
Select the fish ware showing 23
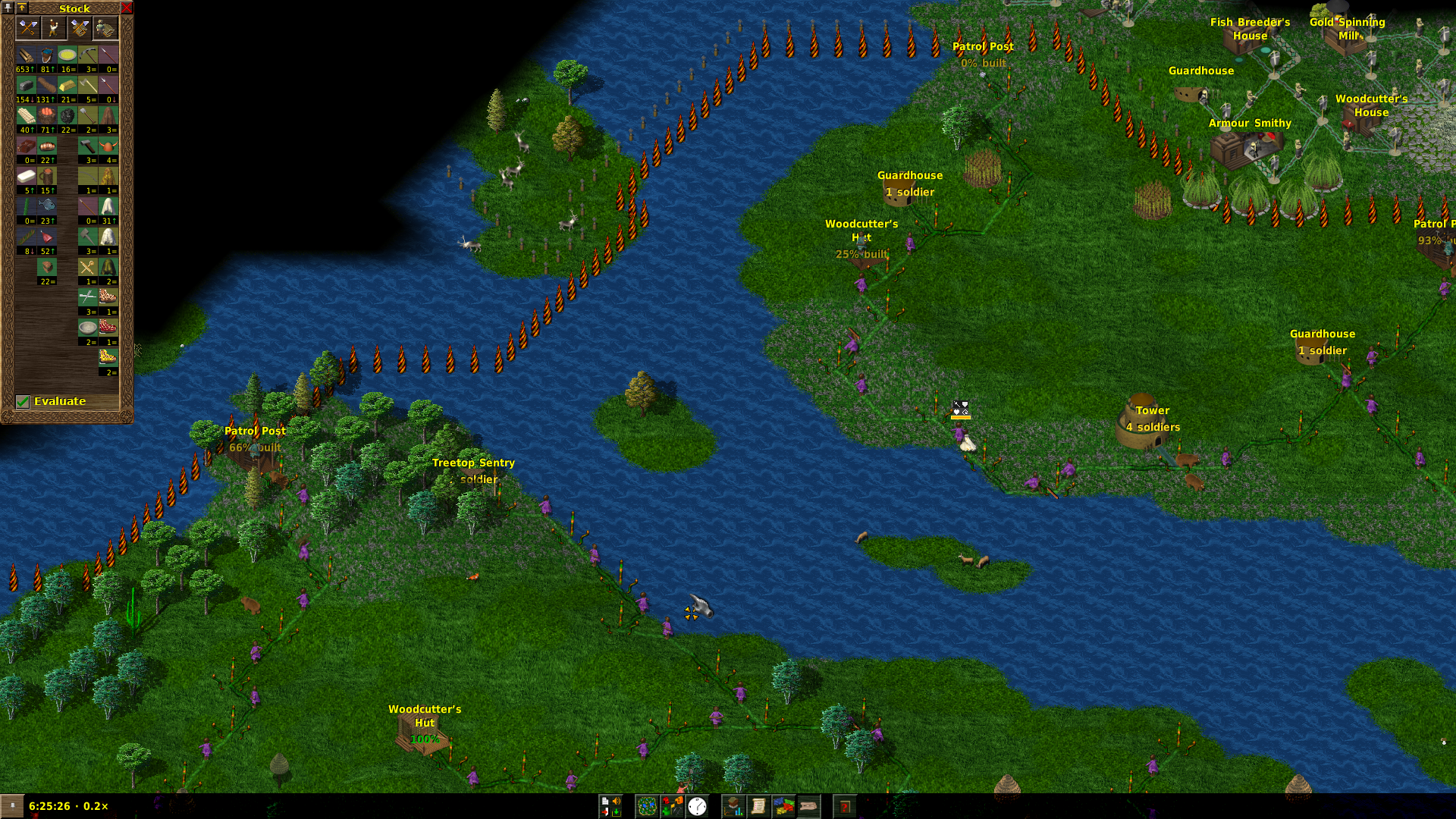(47, 207)
